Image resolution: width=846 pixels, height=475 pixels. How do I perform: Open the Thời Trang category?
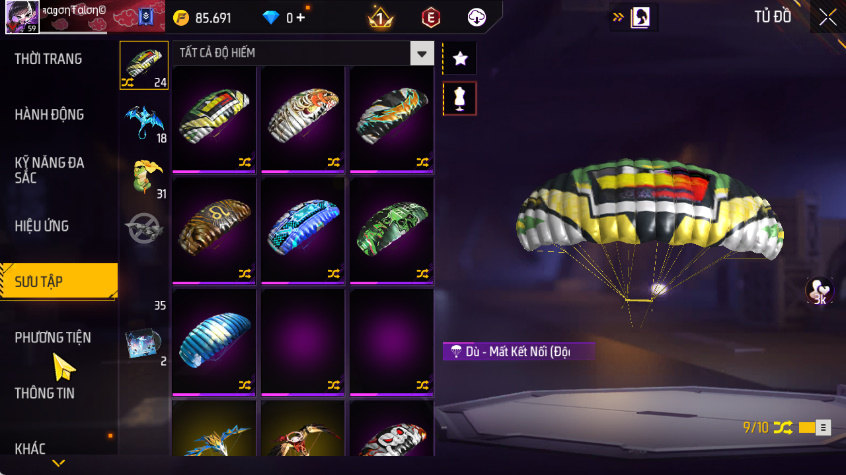click(48, 59)
